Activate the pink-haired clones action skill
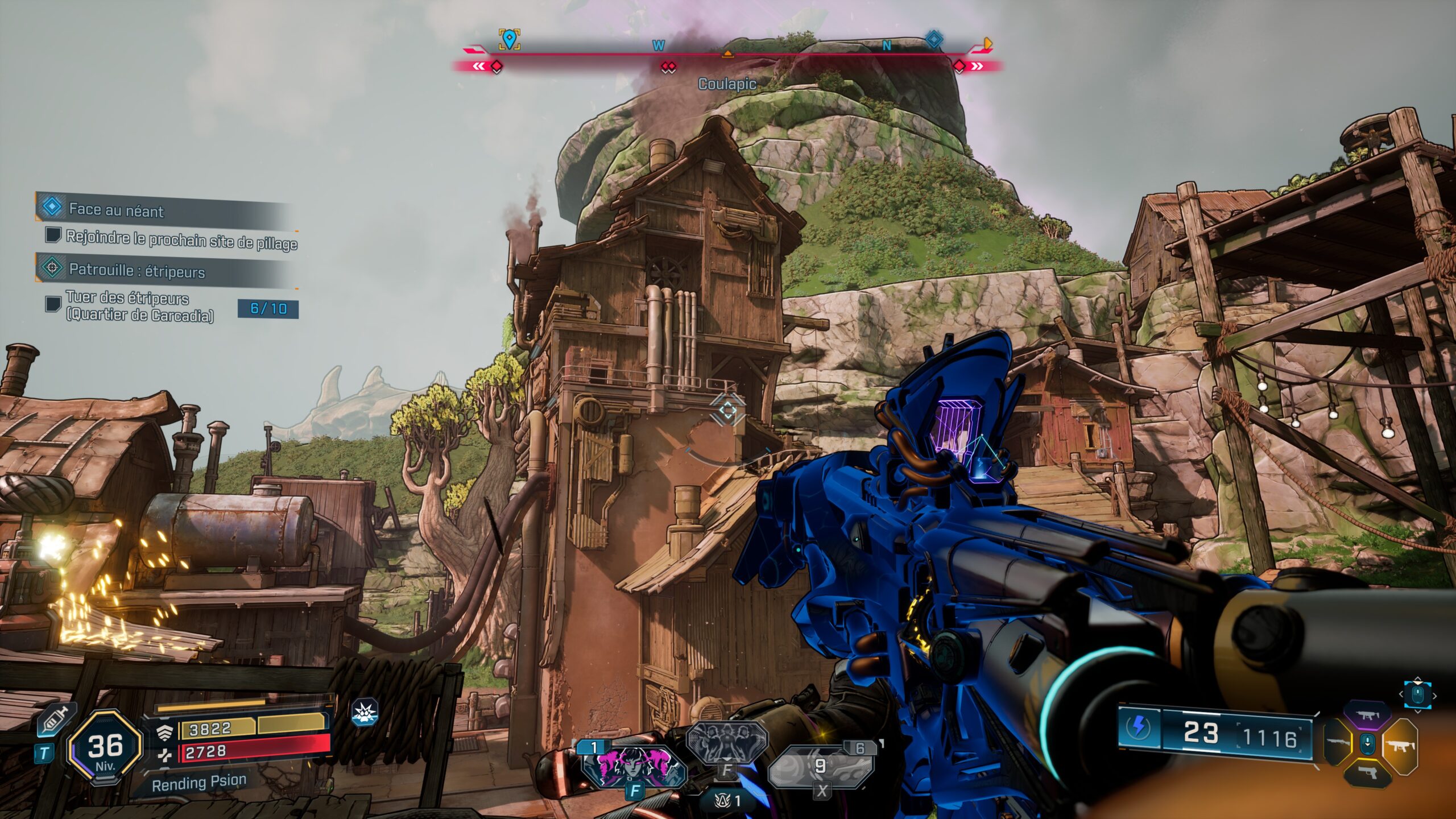The image size is (1456, 819). pyautogui.click(x=634, y=765)
